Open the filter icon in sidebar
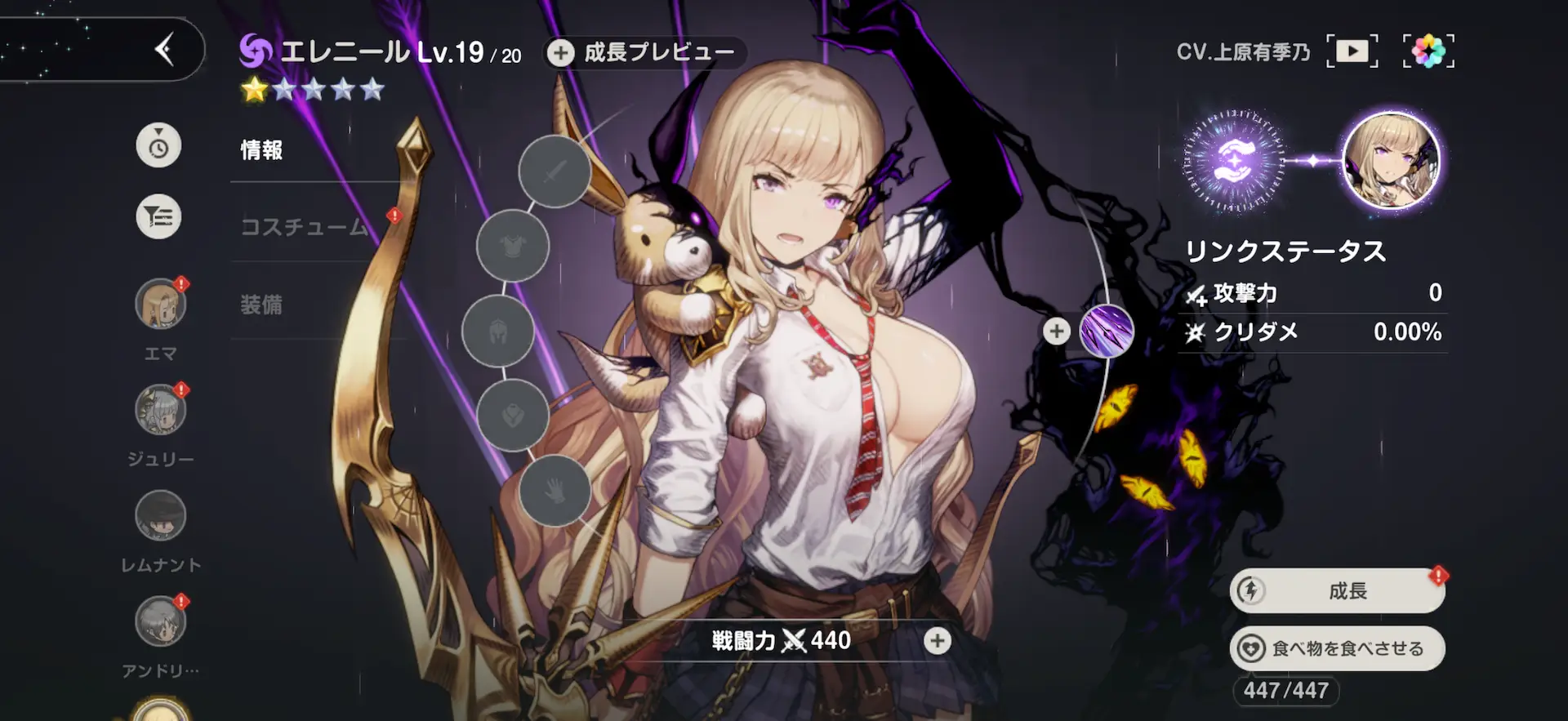1568x721 pixels. click(158, 216)
